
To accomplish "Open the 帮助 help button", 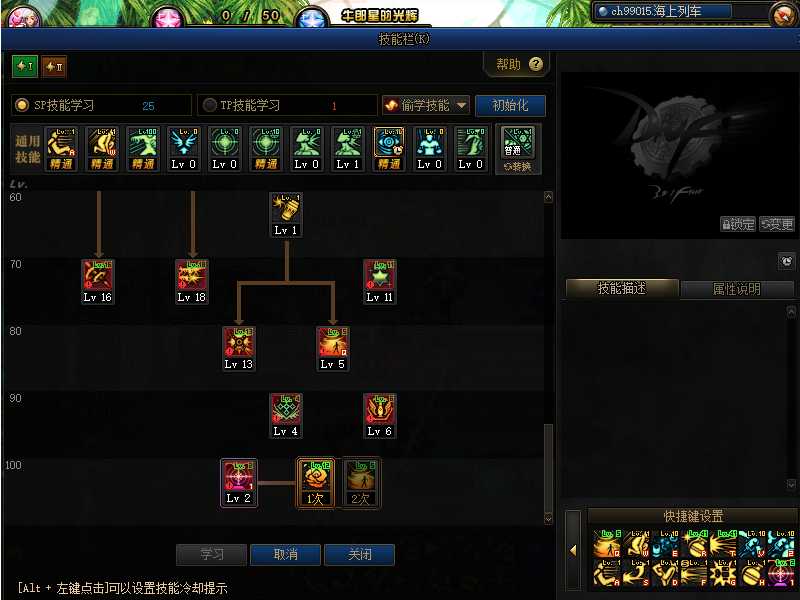I will [x=518, y=64].
